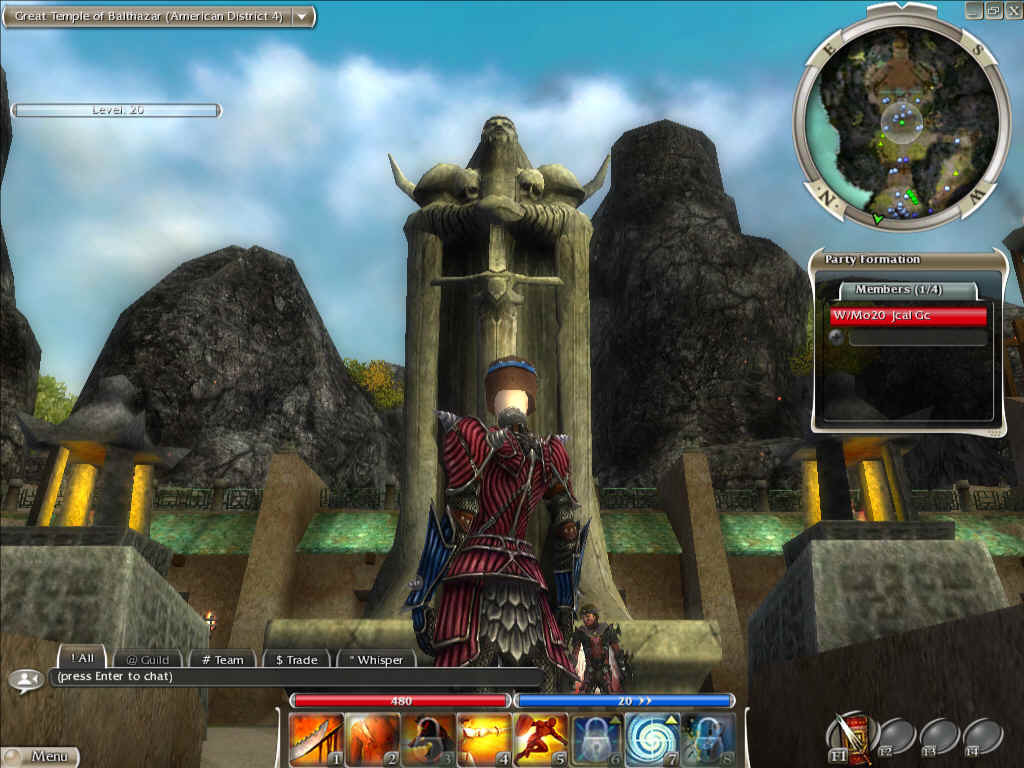Click the speech bubble chat icon
The width and height of the screenshot is (1024, 768).
click(23, 680)
